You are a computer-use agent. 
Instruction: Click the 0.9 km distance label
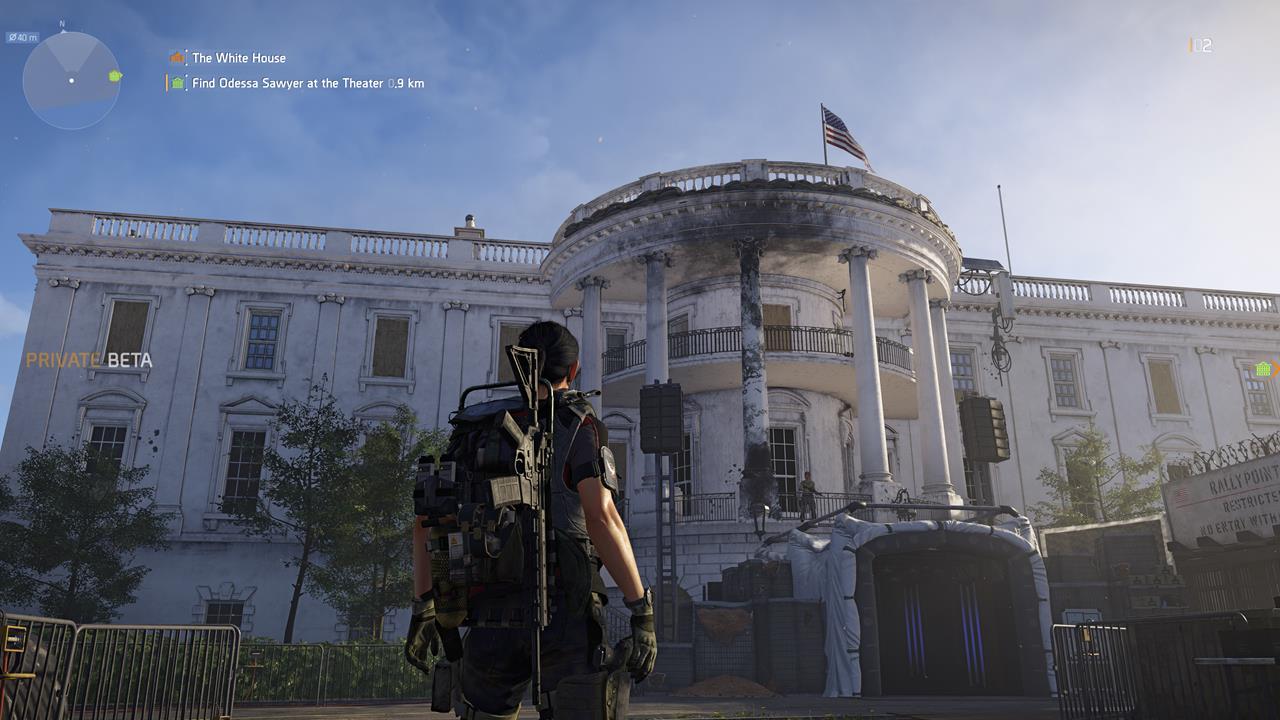click(405, 82)
